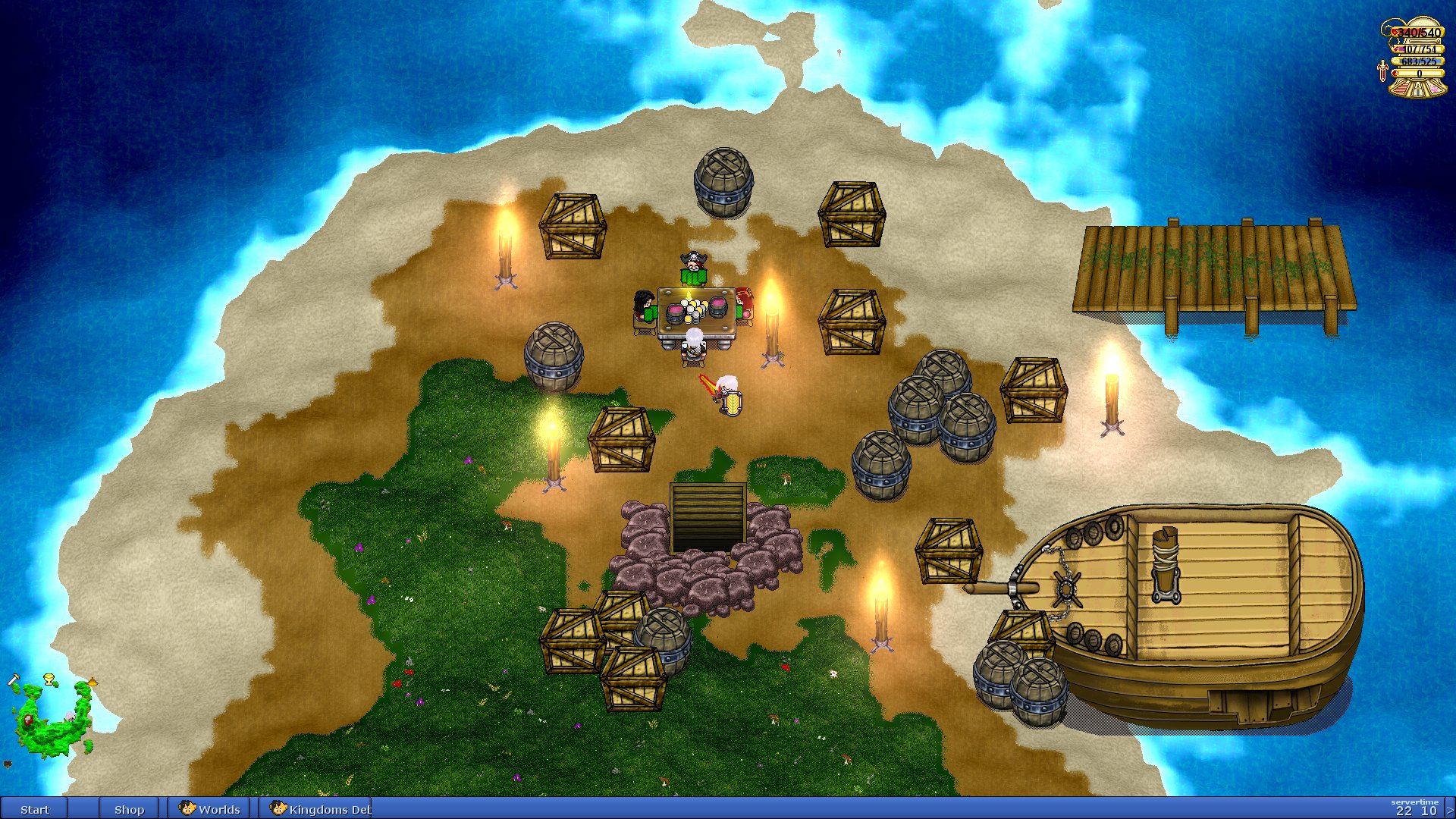Select the Kingdoms Debug taskbar entry
Image resolution: width=1456 pixels, height=819 pixels.
click(x=321, y=809)
